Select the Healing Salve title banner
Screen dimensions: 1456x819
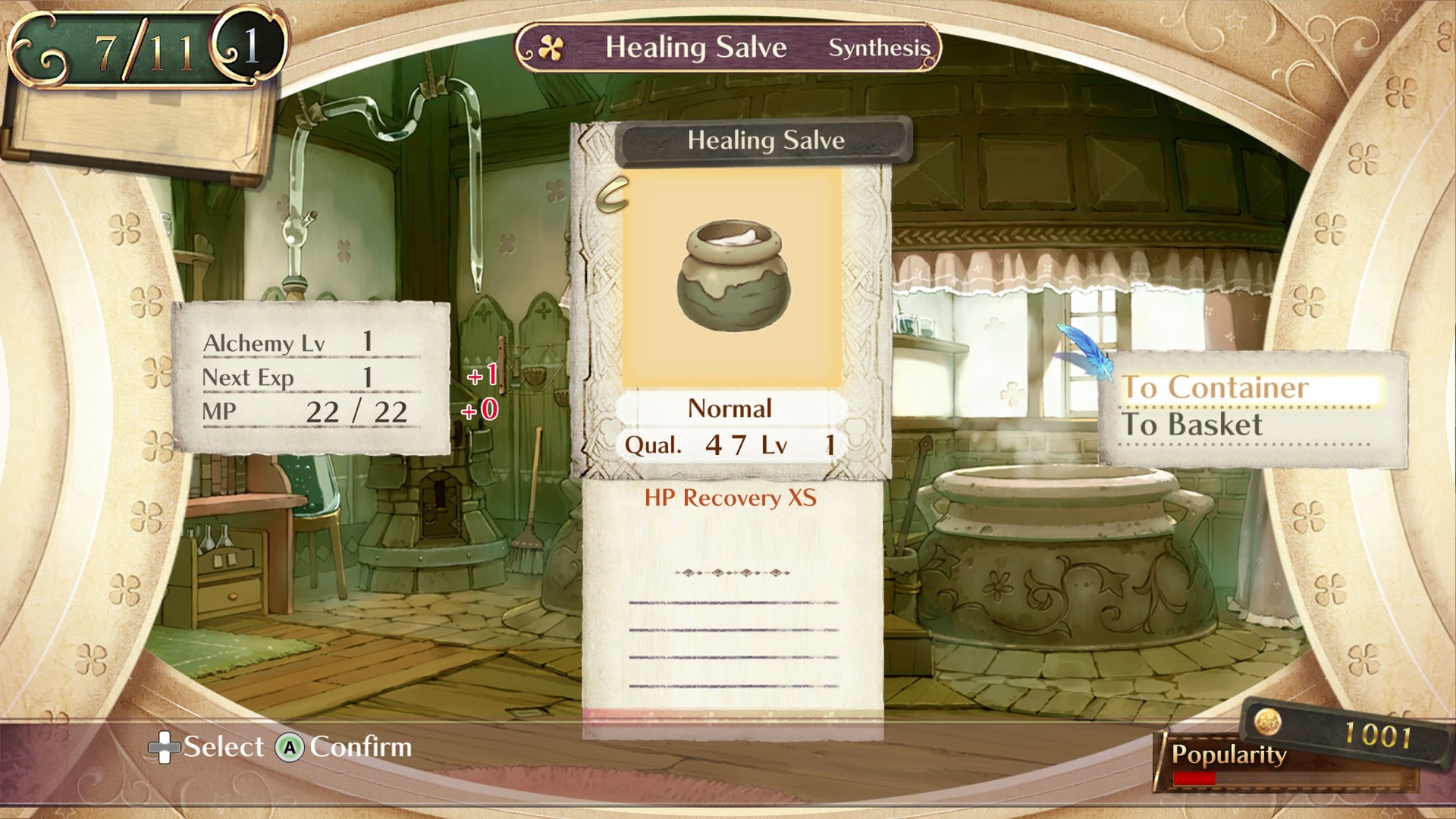click(x=764, y=140)
